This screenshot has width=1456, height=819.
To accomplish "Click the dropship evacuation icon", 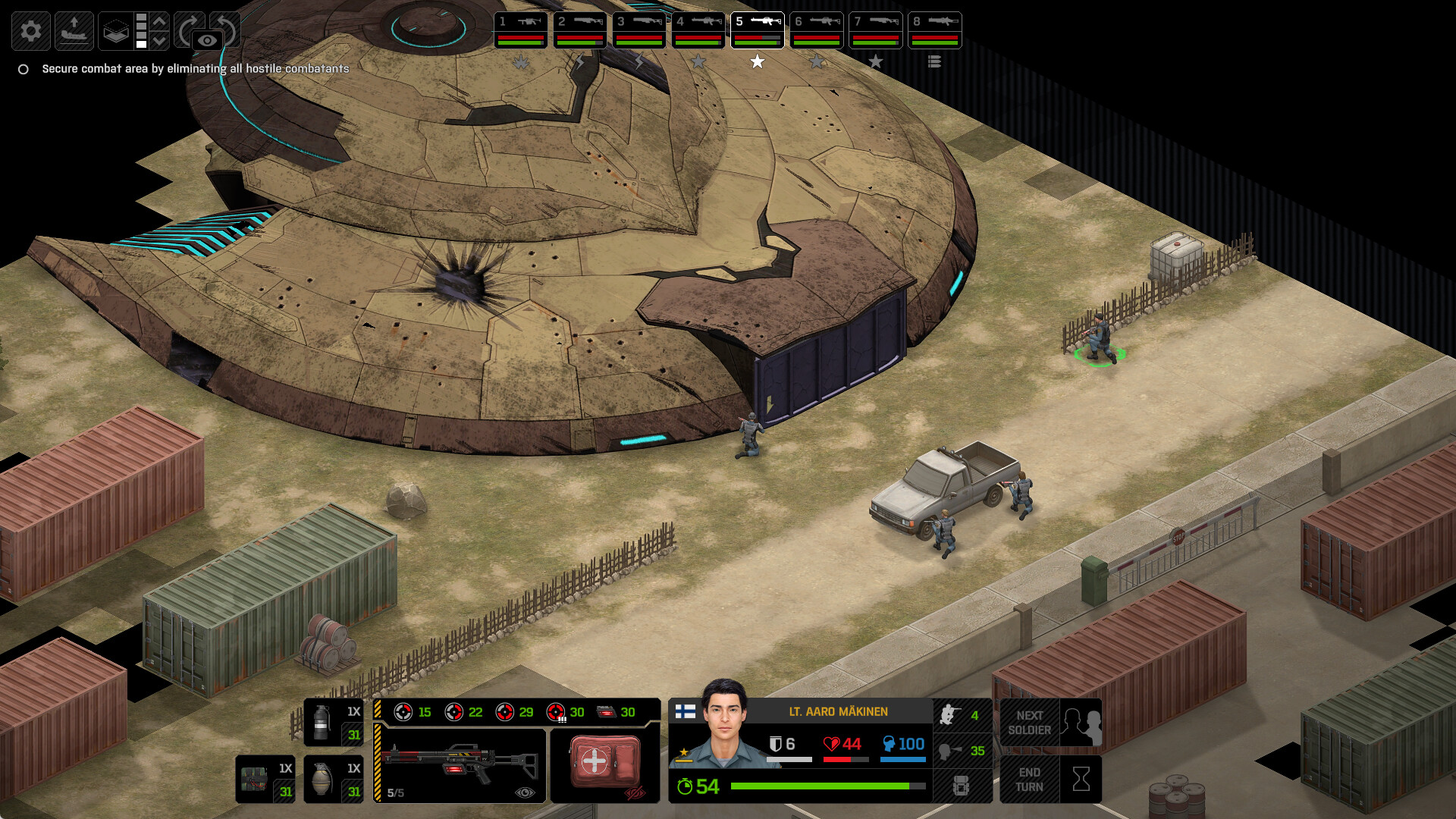I will coord(74,31).
